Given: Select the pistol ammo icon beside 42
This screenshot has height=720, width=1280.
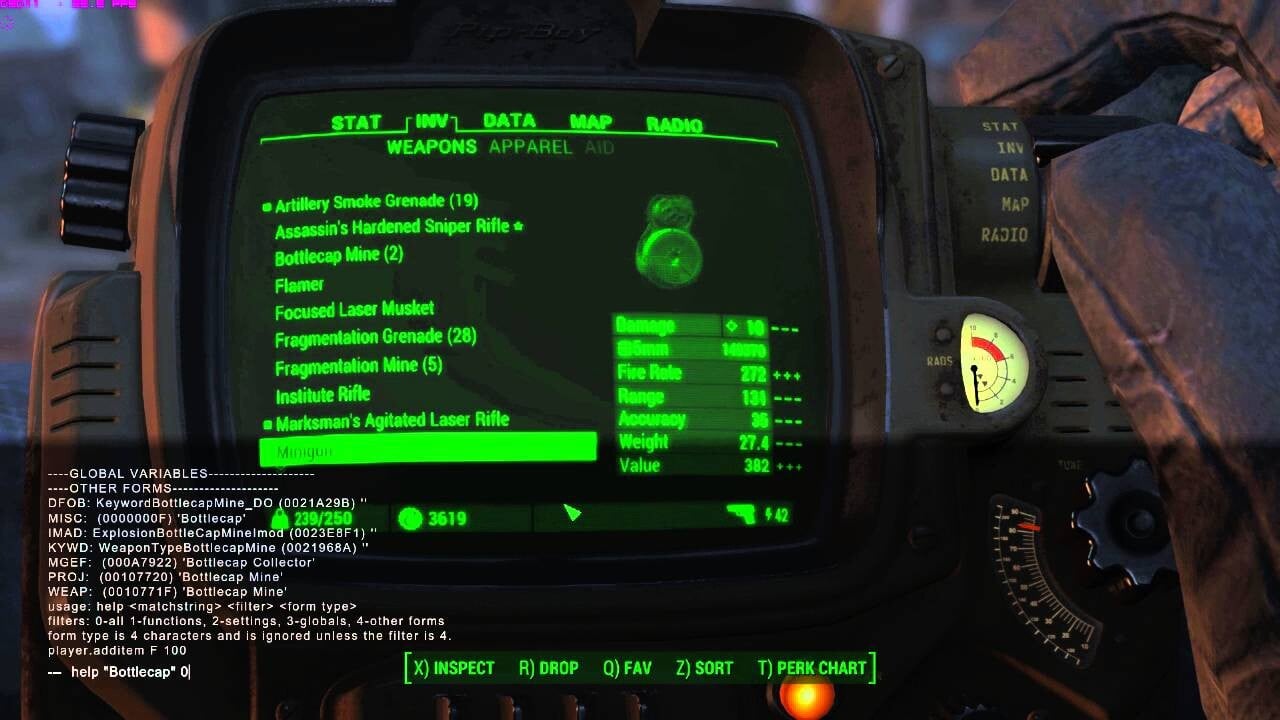Looking at the screenshot, I should pyautogui.click(x=740, y=516).
